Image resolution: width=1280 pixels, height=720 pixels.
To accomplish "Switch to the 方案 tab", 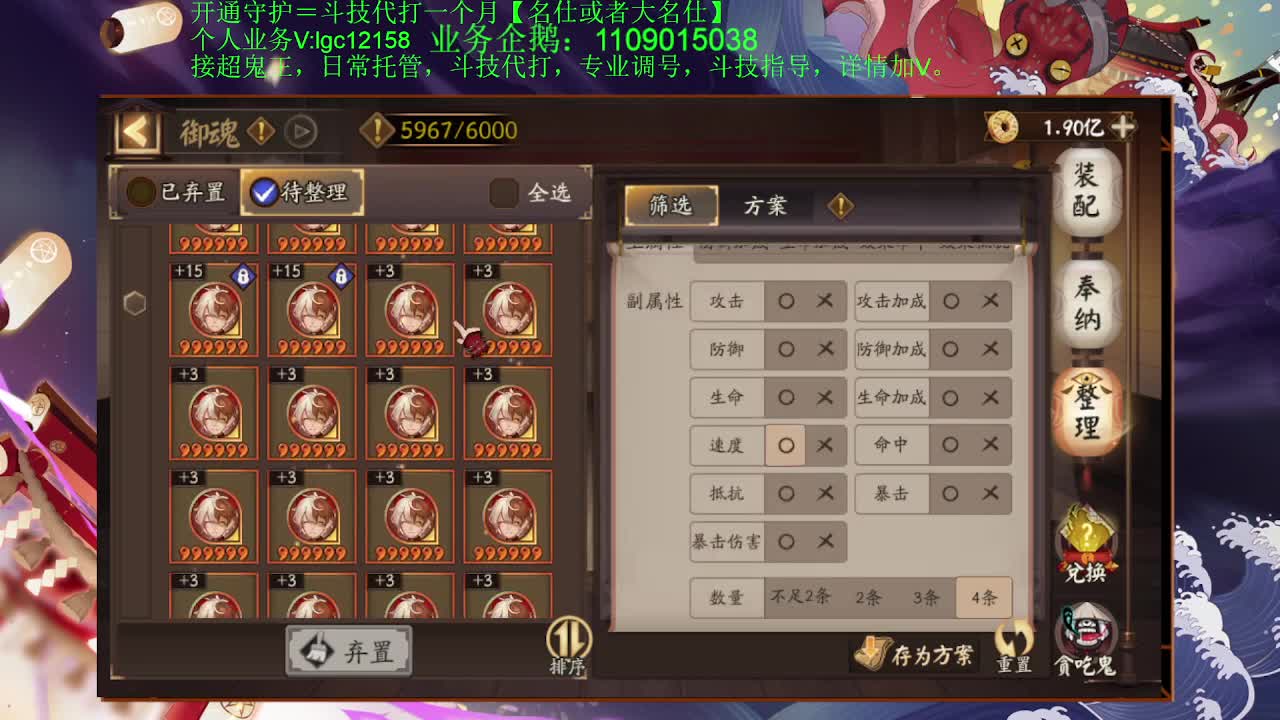I will [767, 205].
